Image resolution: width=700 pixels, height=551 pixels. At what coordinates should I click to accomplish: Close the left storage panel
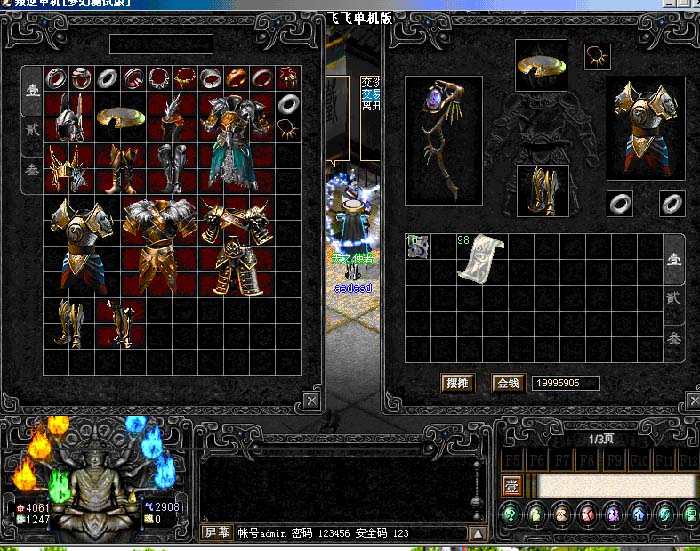[311, 400]
